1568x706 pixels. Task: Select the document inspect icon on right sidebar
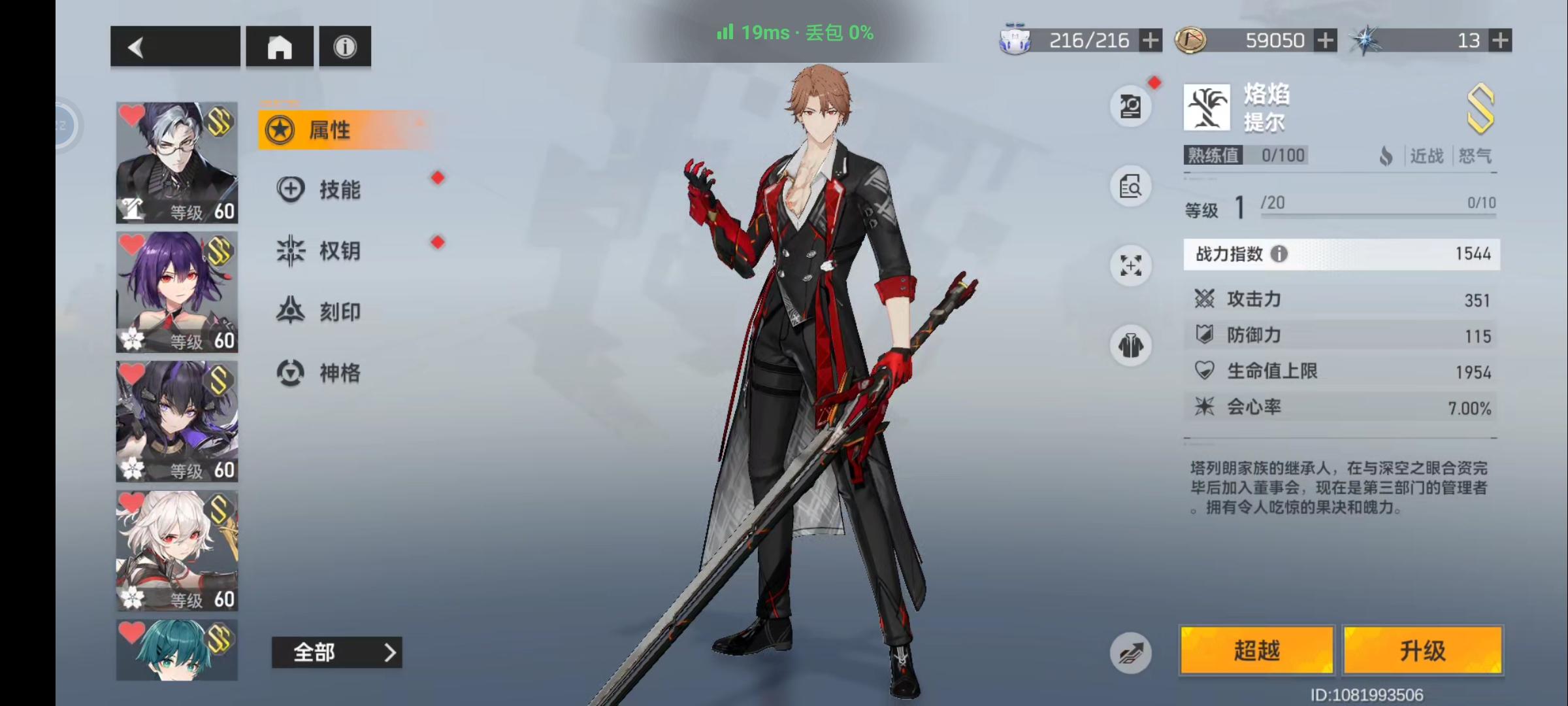pos(1131,186)
